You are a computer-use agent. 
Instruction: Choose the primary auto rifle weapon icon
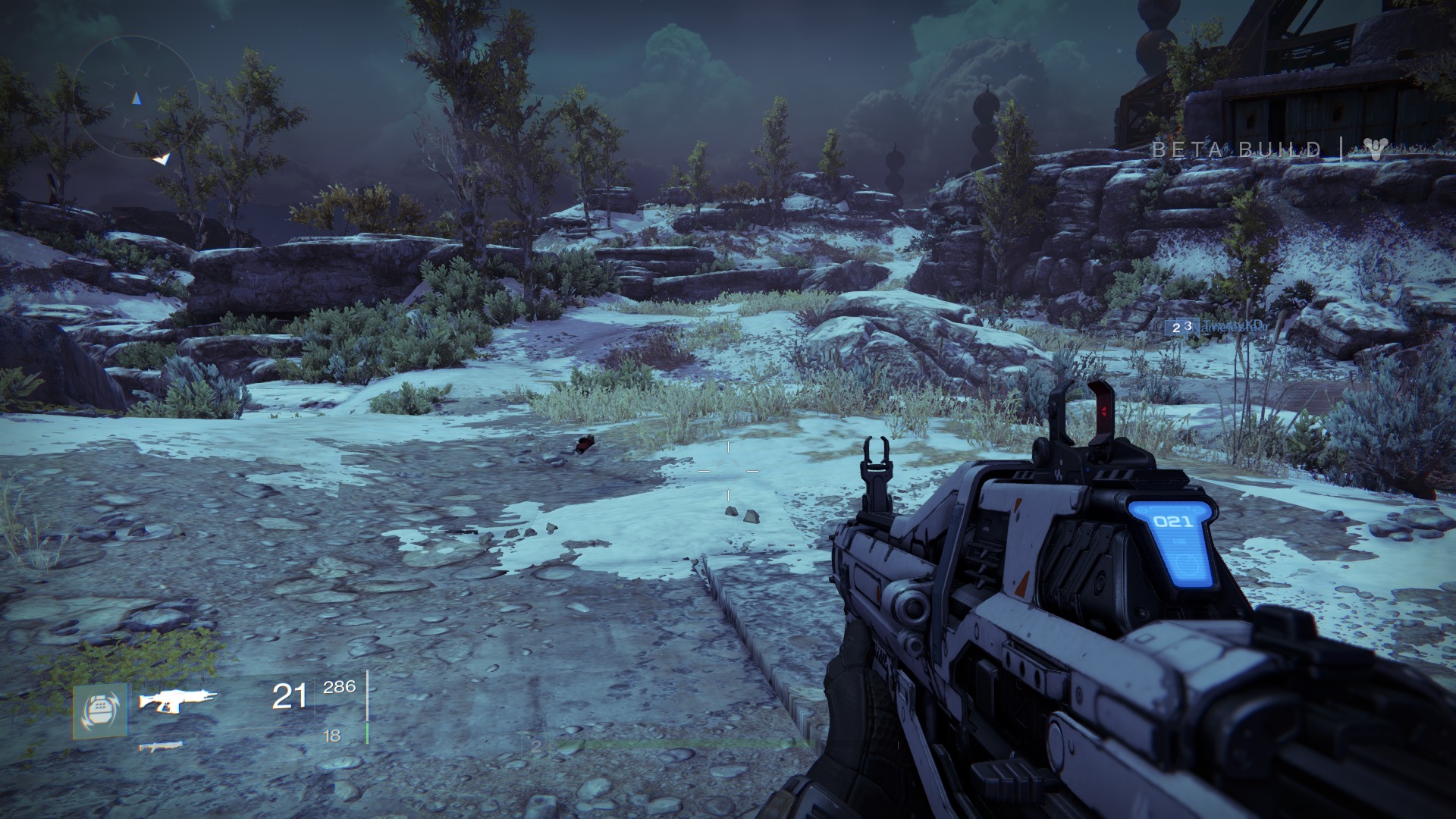coord(177,700)
